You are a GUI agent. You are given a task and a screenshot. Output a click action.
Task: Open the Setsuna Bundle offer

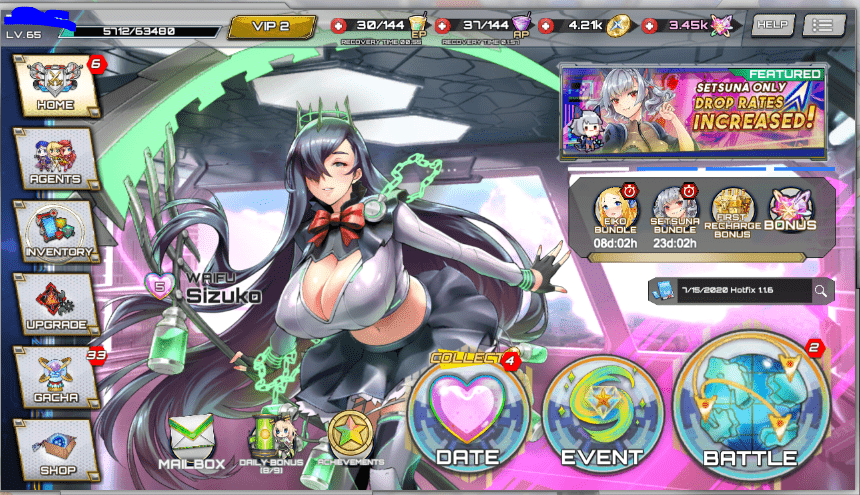tap(674, 216)
